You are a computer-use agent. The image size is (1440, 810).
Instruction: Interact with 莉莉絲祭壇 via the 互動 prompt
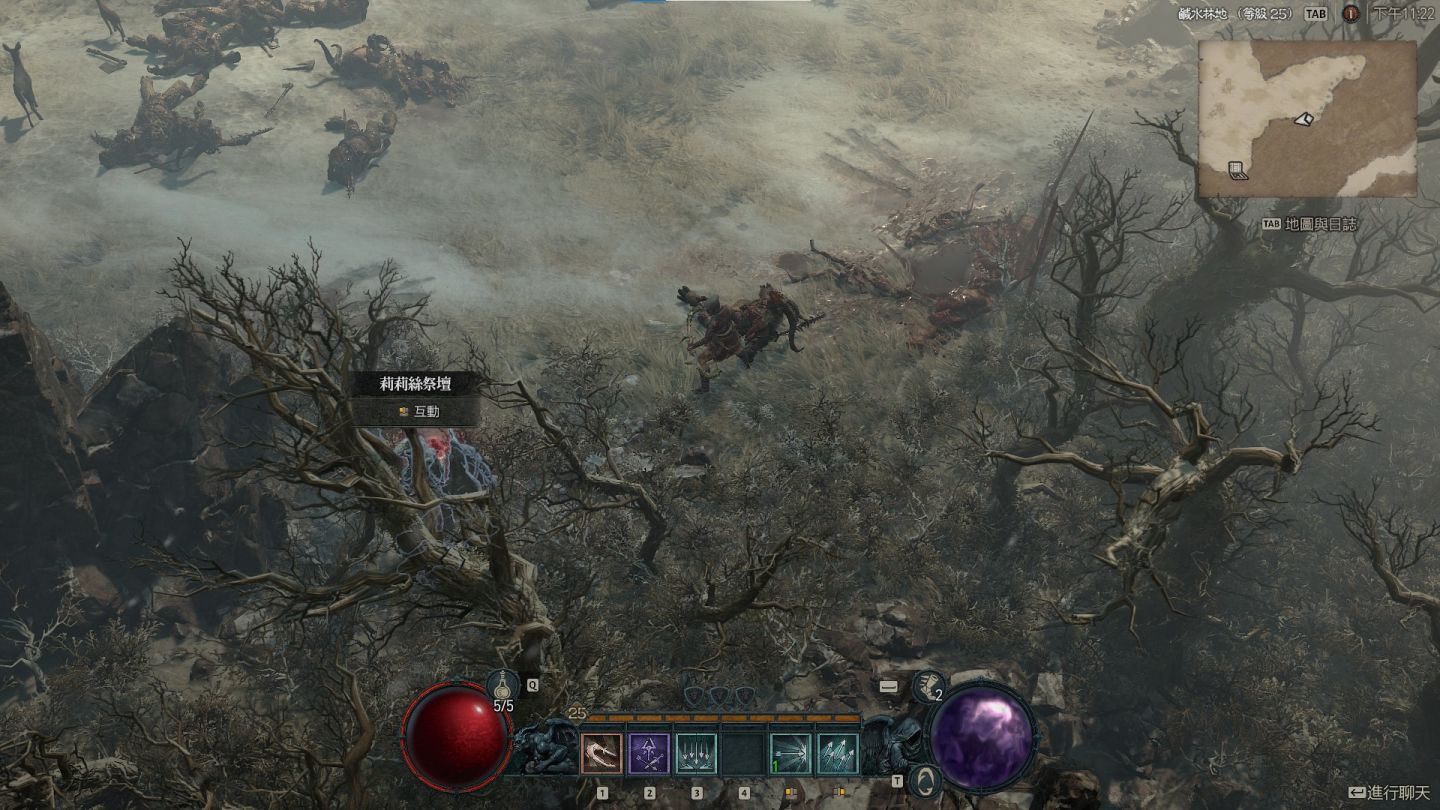point(420,410)
